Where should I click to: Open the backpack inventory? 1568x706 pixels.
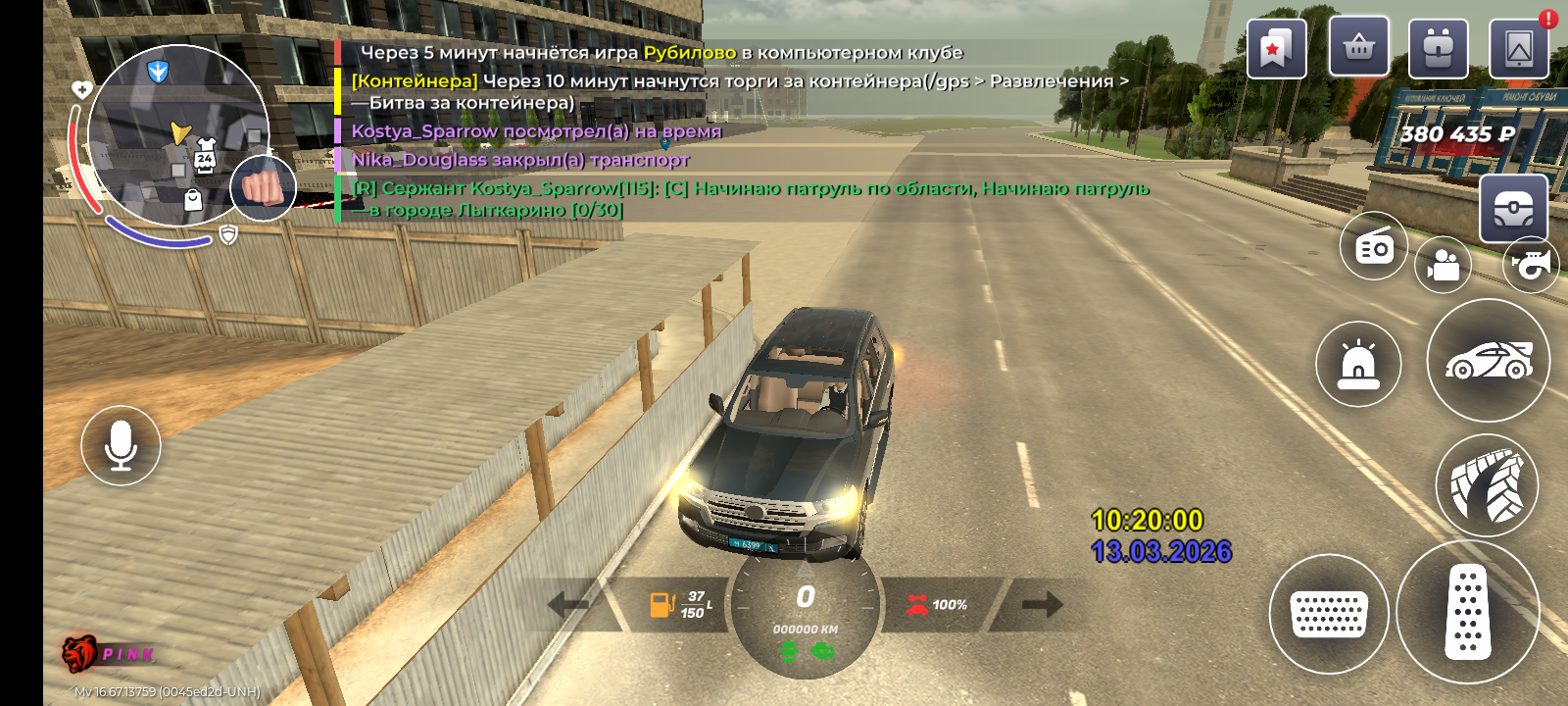coord(1438,48)
